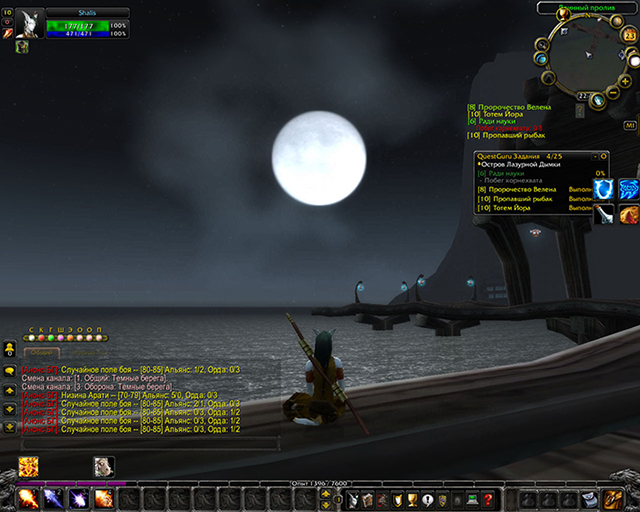Click the player buff icon under the portrait

(22, 47)
